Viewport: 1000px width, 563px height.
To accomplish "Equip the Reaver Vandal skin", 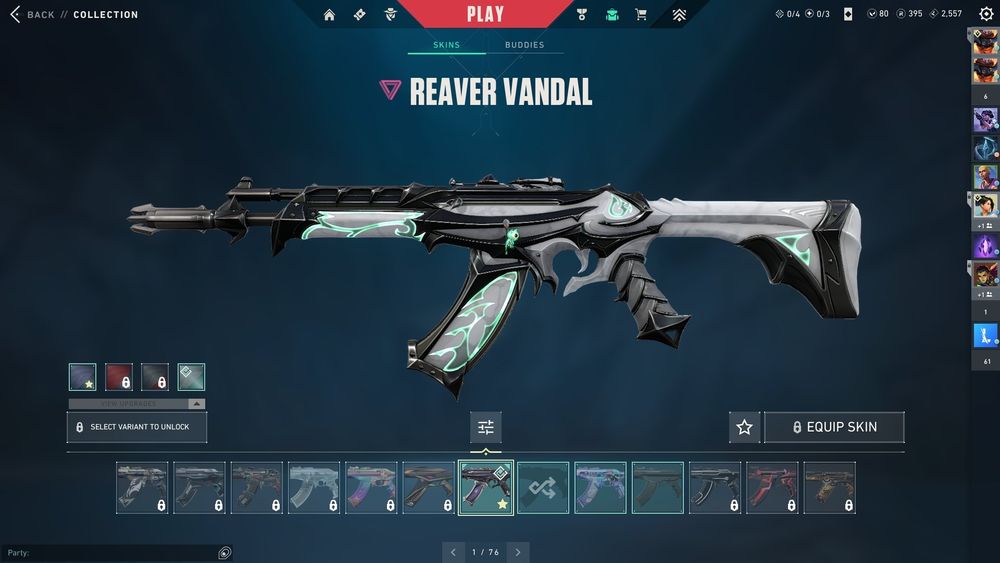I will coord(834,427).
